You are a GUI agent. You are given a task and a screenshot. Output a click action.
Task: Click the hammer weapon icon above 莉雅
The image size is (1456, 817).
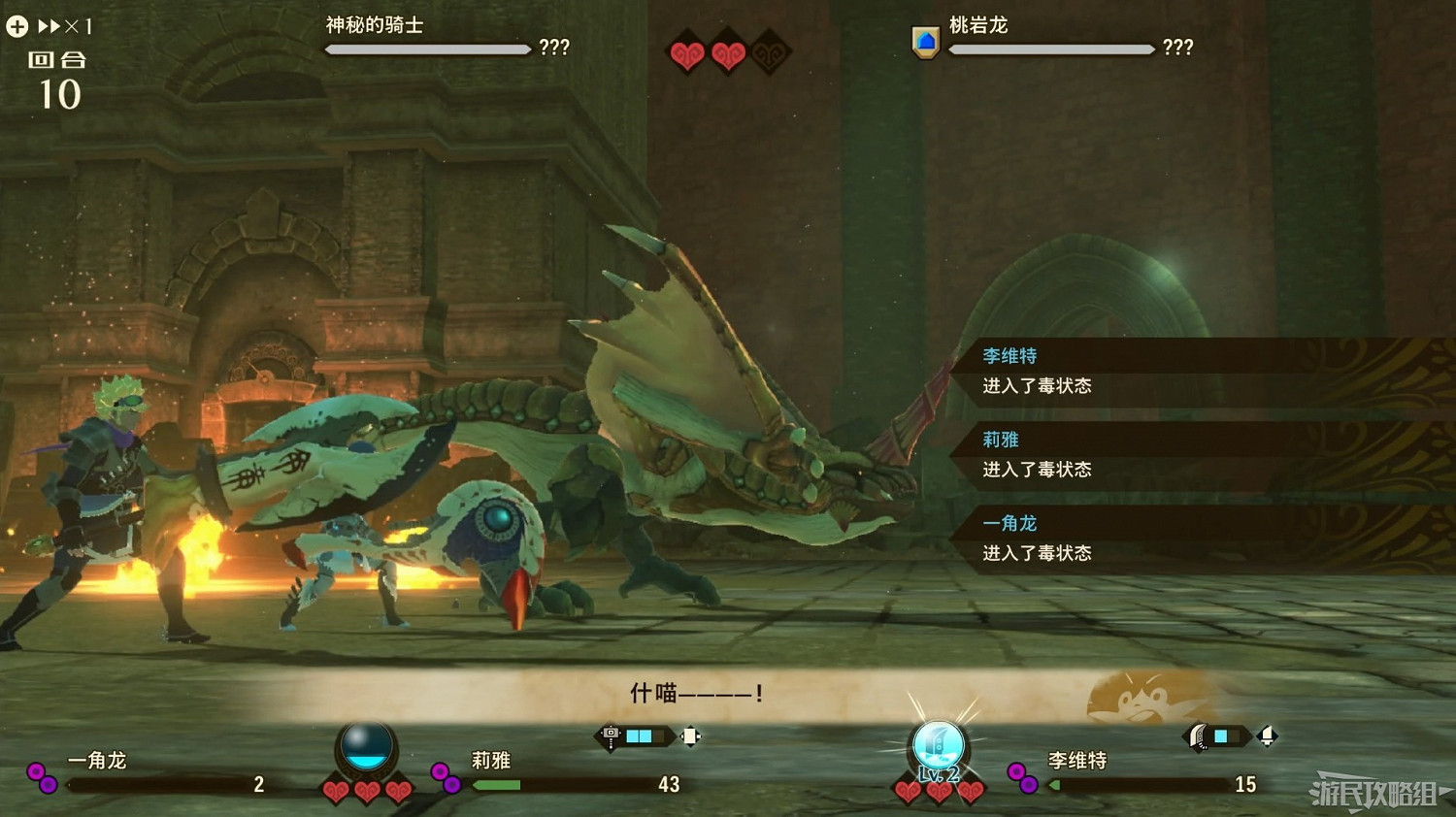point(610,736)
